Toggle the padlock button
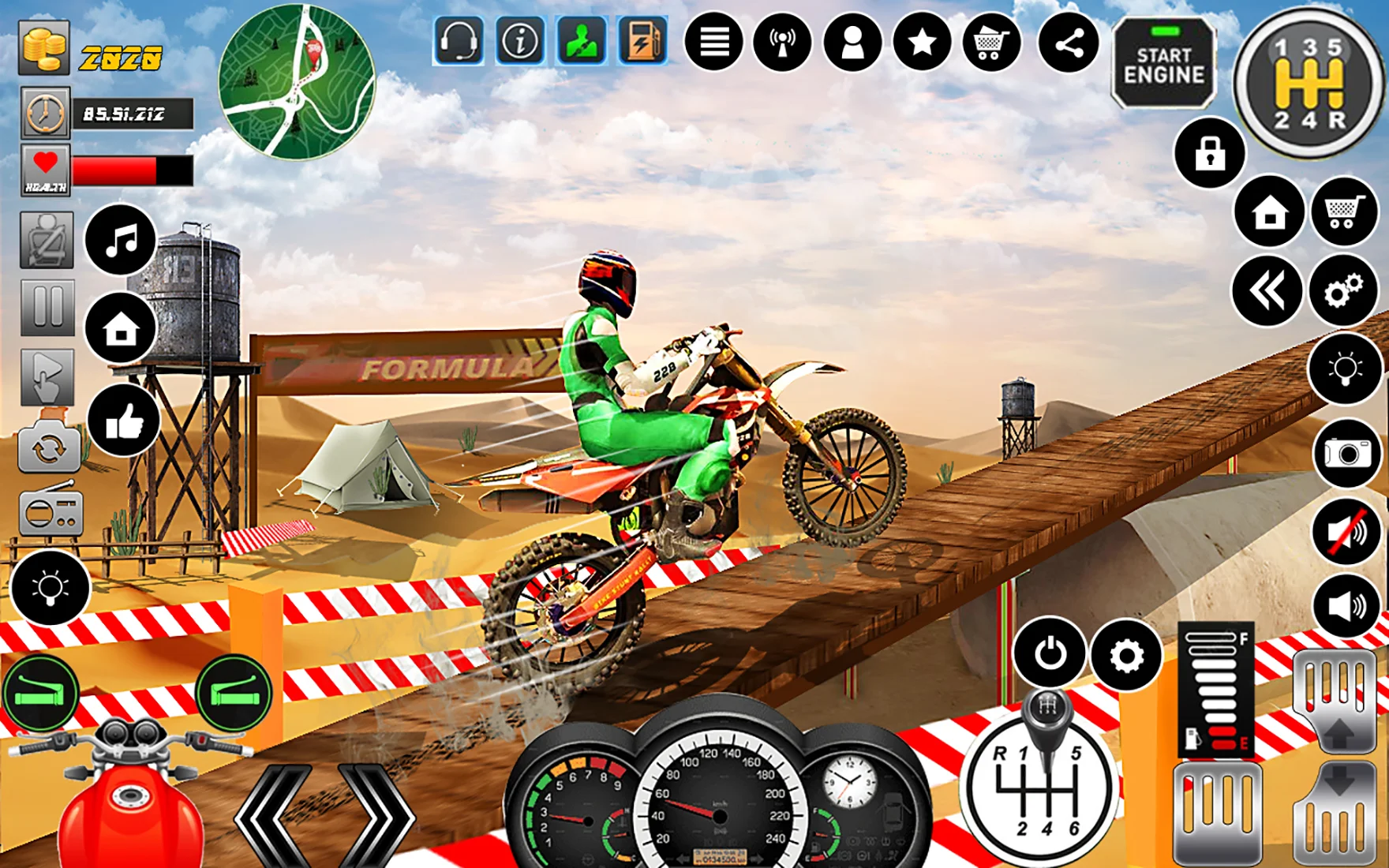Viewport: 1389px width, 868px height. (1209, 153)
